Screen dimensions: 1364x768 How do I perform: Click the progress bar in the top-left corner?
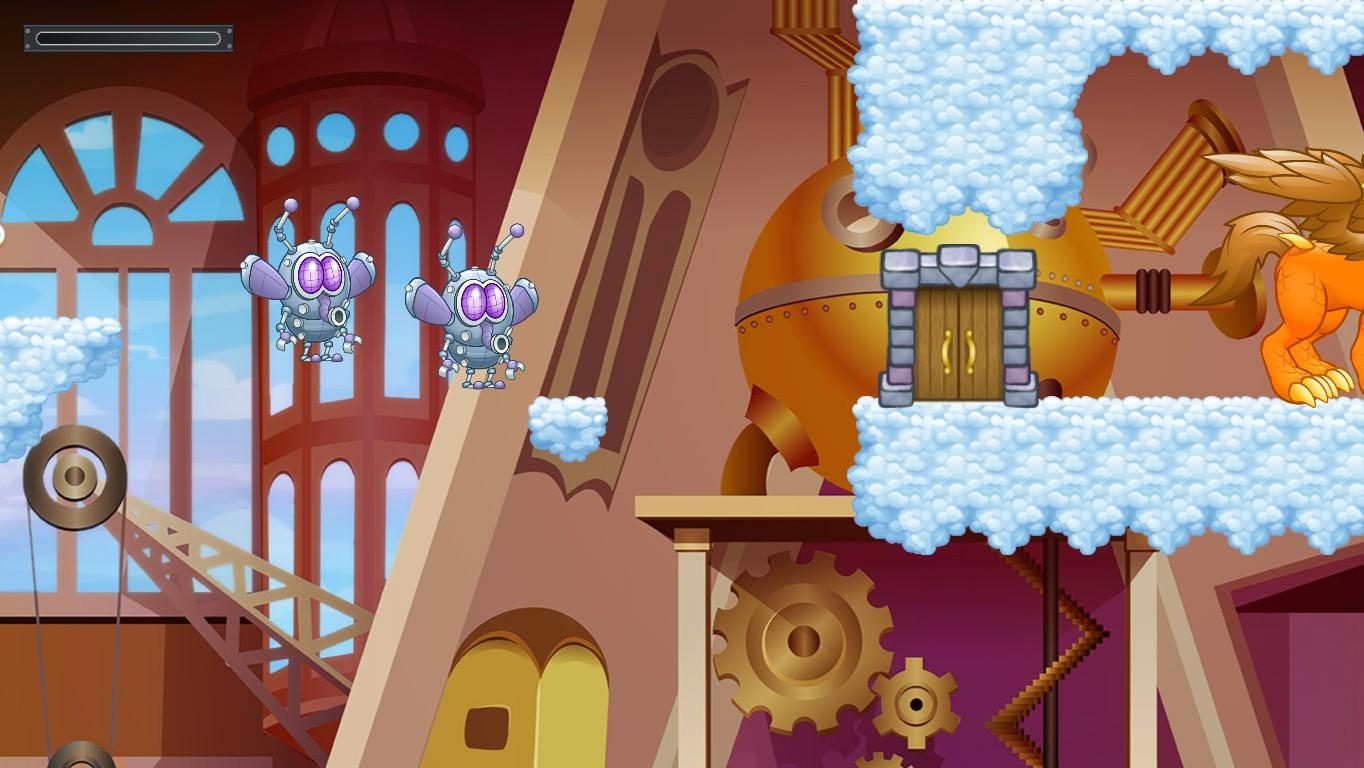127,38
